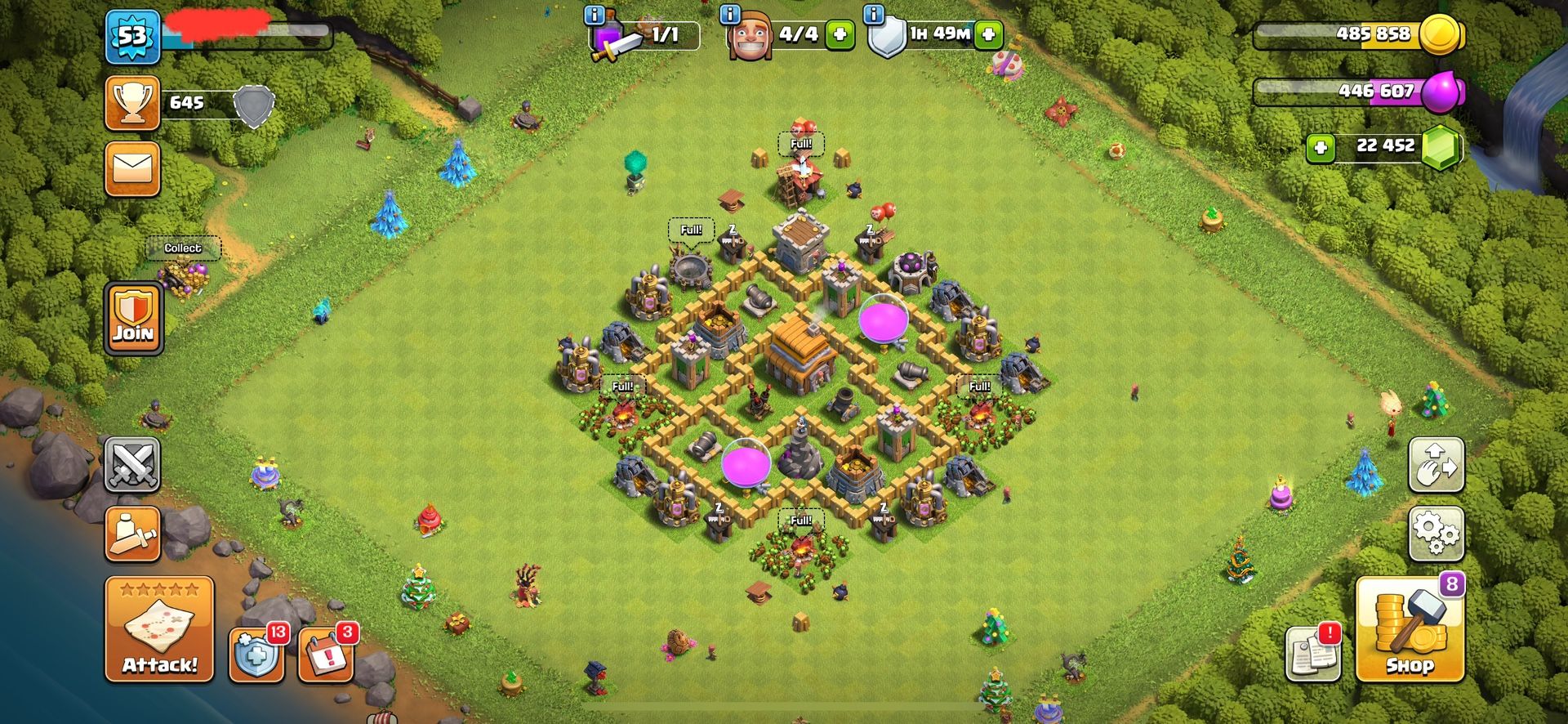Open the shield event badge showing 13
This screenshot has width=1568, height=724.
(x=256, y=655)
